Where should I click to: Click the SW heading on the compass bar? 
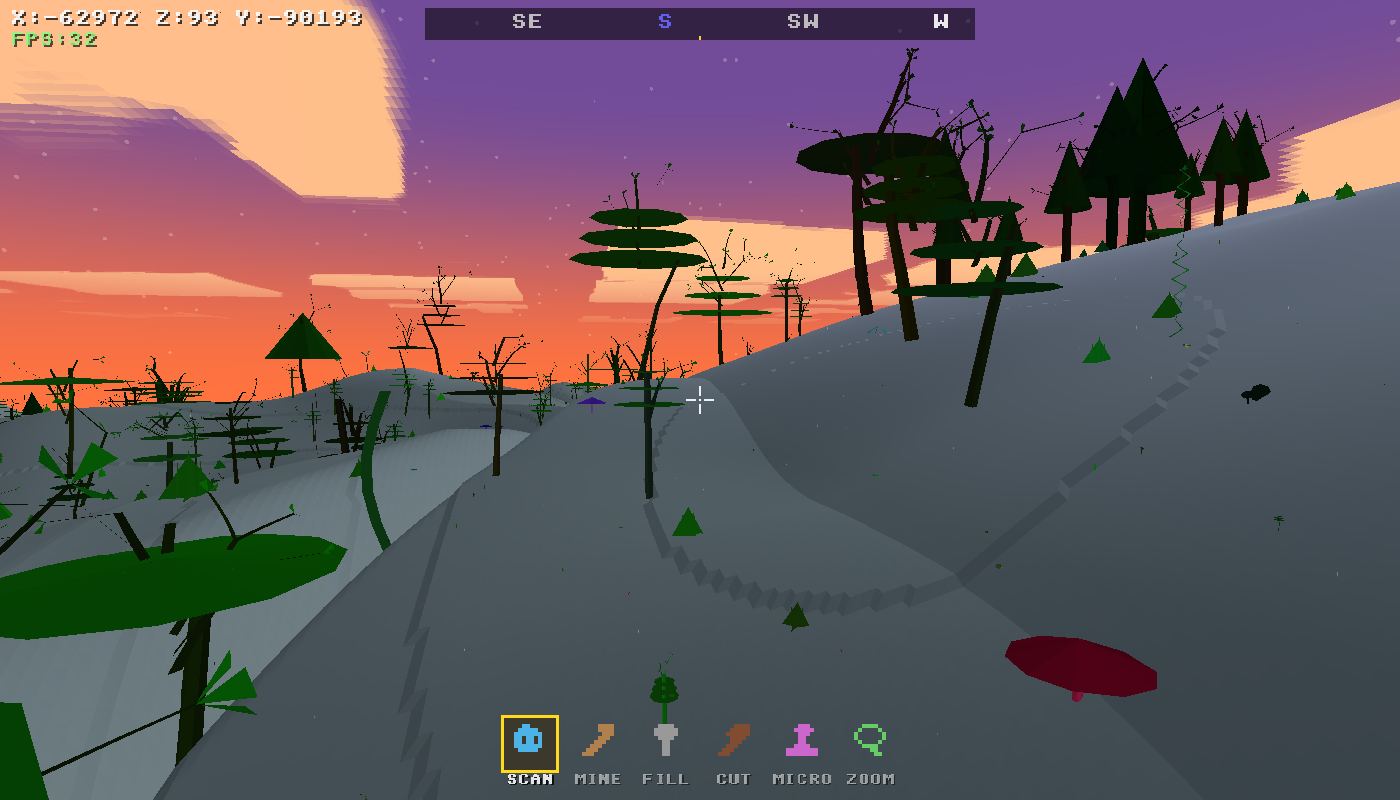point(800,21)
